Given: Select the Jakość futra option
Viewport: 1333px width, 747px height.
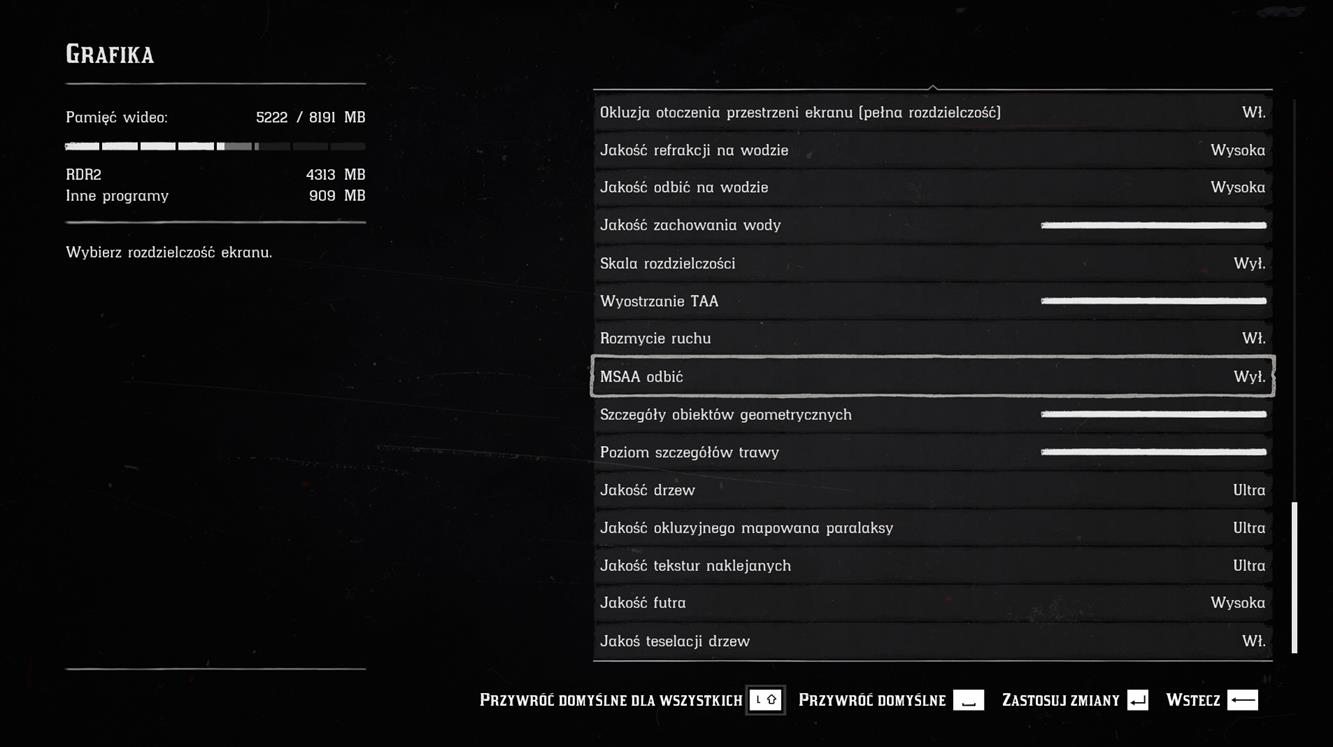Looking at the screenshot, I should point(932,603).
